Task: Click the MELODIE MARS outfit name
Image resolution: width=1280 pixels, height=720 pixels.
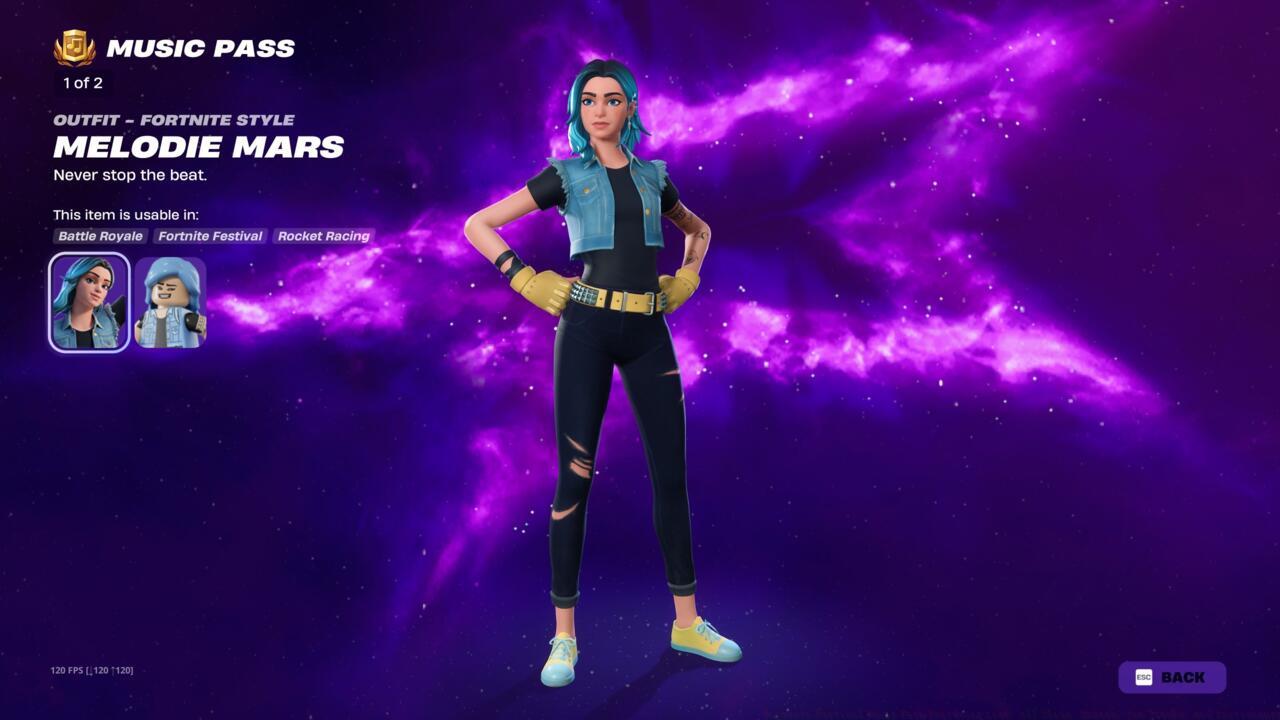Action: pos(198,147)
